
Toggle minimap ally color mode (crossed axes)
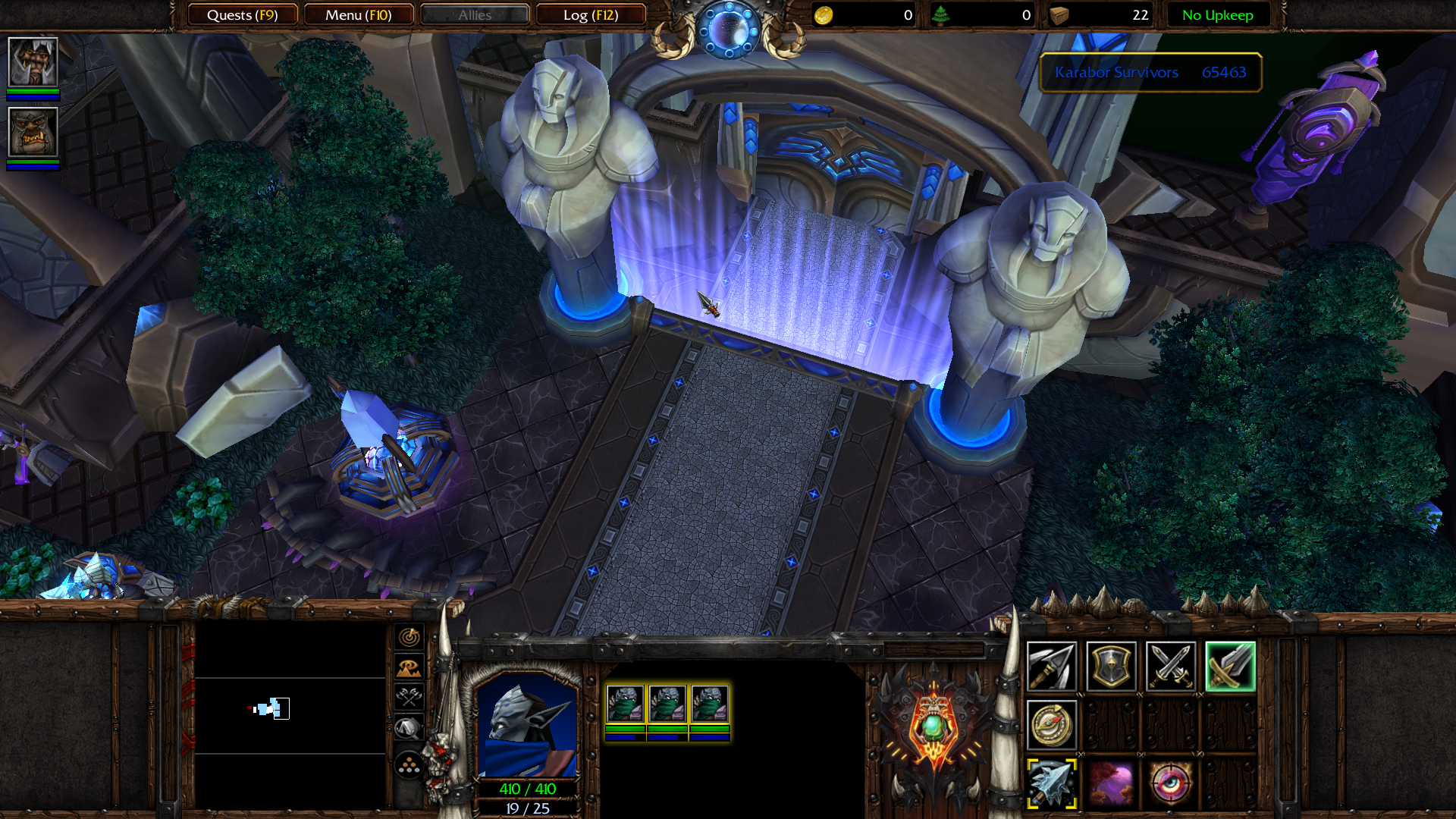(x=409, y=696)
